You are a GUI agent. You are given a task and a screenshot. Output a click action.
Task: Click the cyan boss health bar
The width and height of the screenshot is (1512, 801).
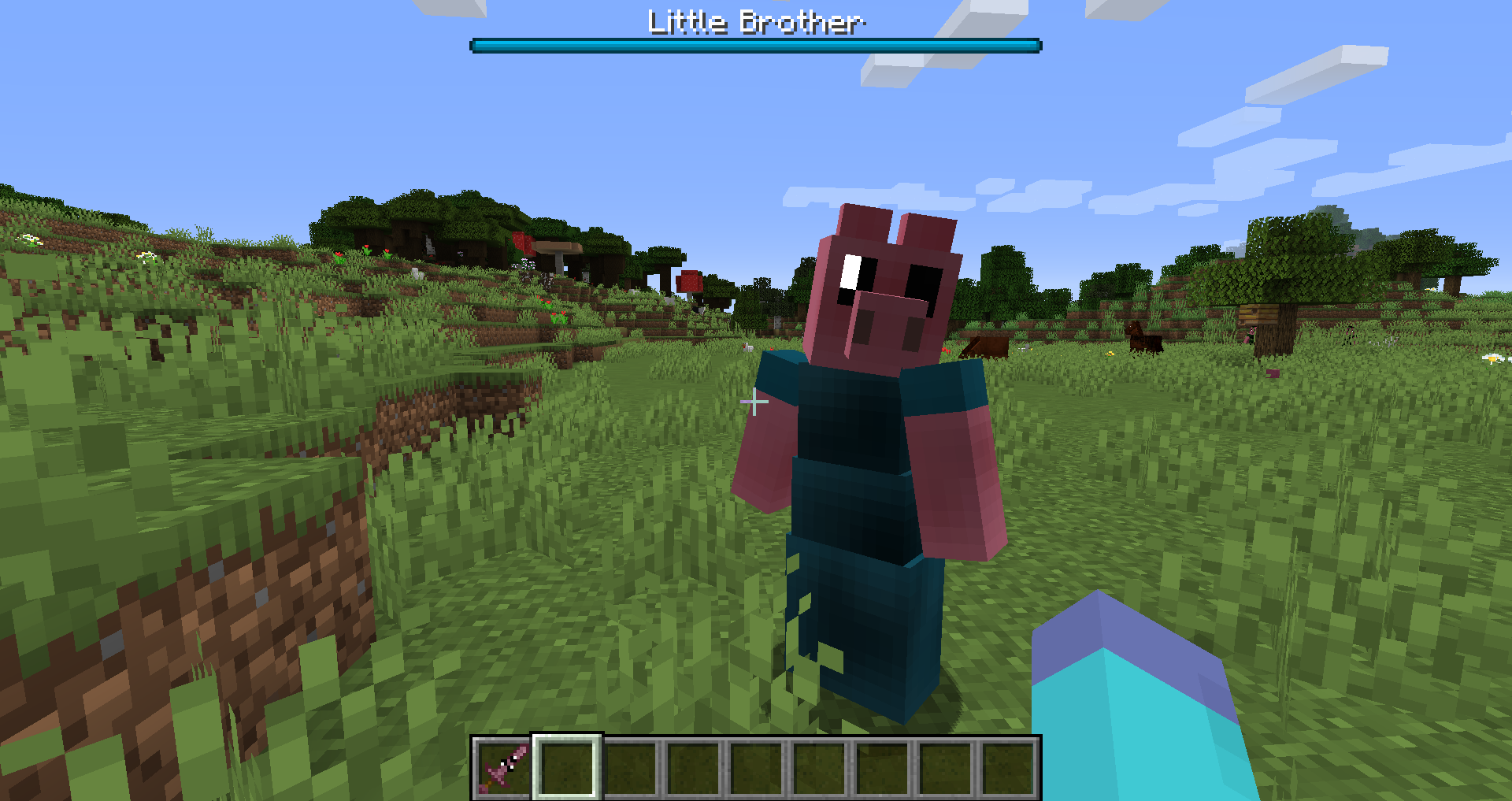pos(754,46)
